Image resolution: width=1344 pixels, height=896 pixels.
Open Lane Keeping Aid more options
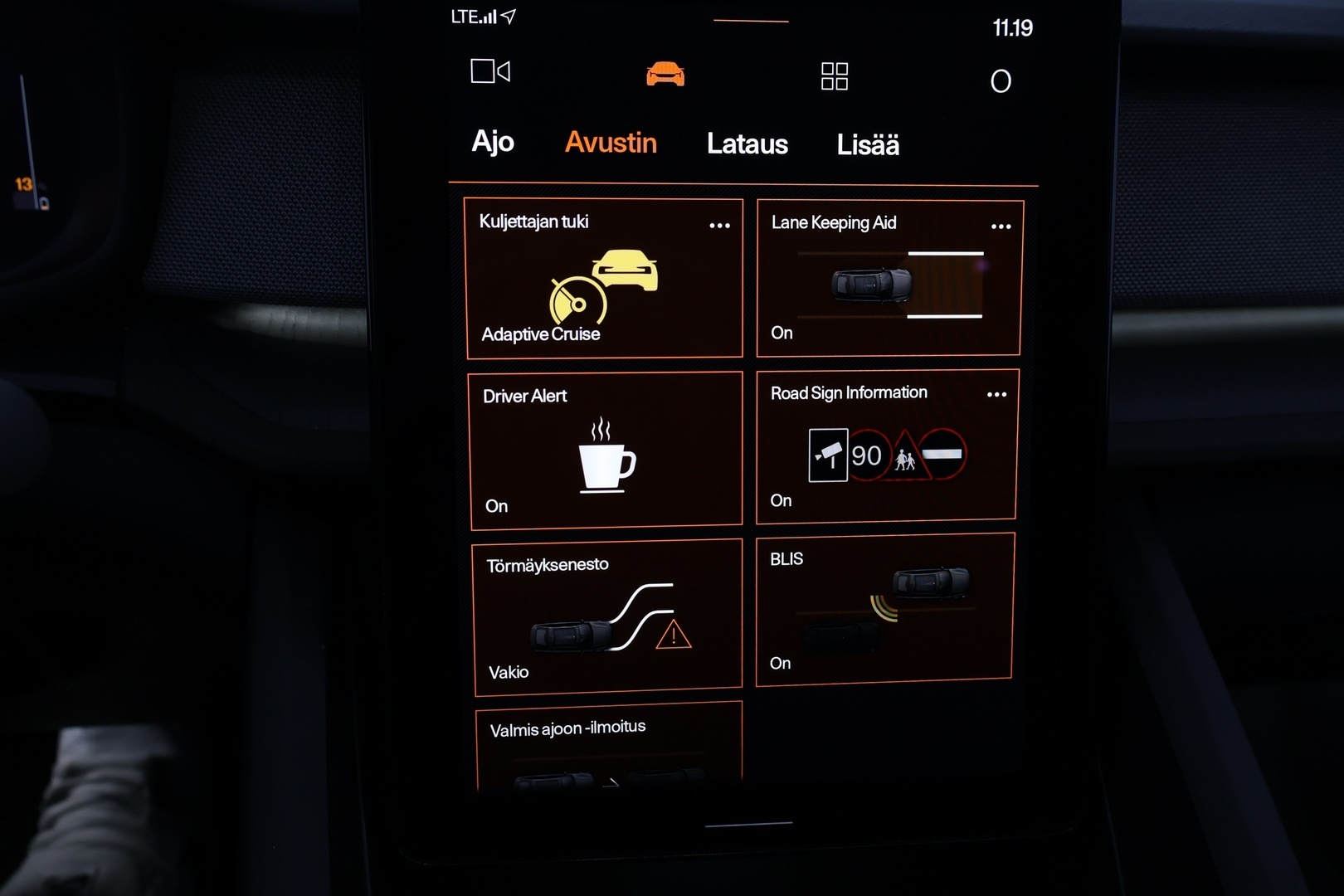pos(1001,226)
